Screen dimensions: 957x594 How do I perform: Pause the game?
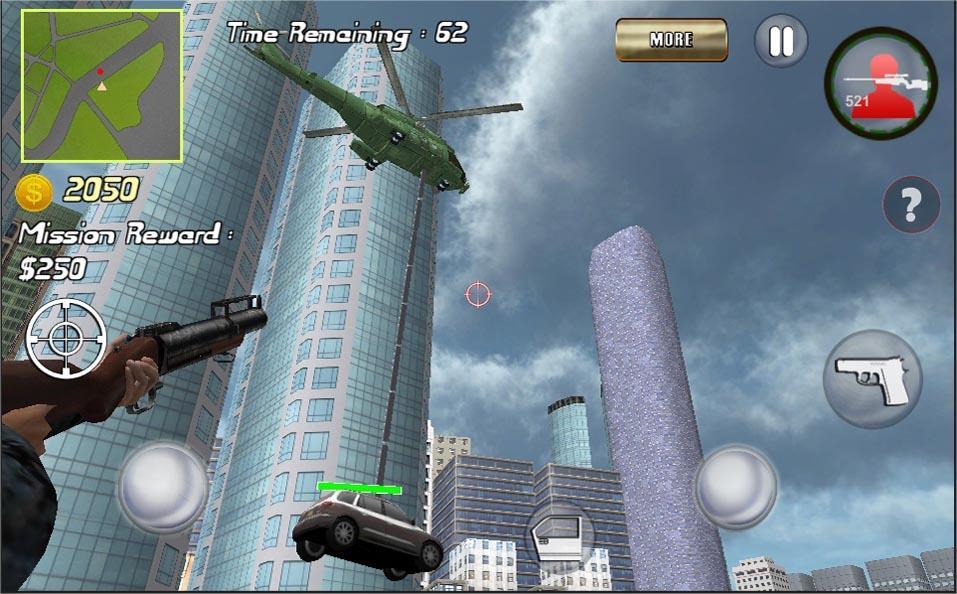pos(780,41)
